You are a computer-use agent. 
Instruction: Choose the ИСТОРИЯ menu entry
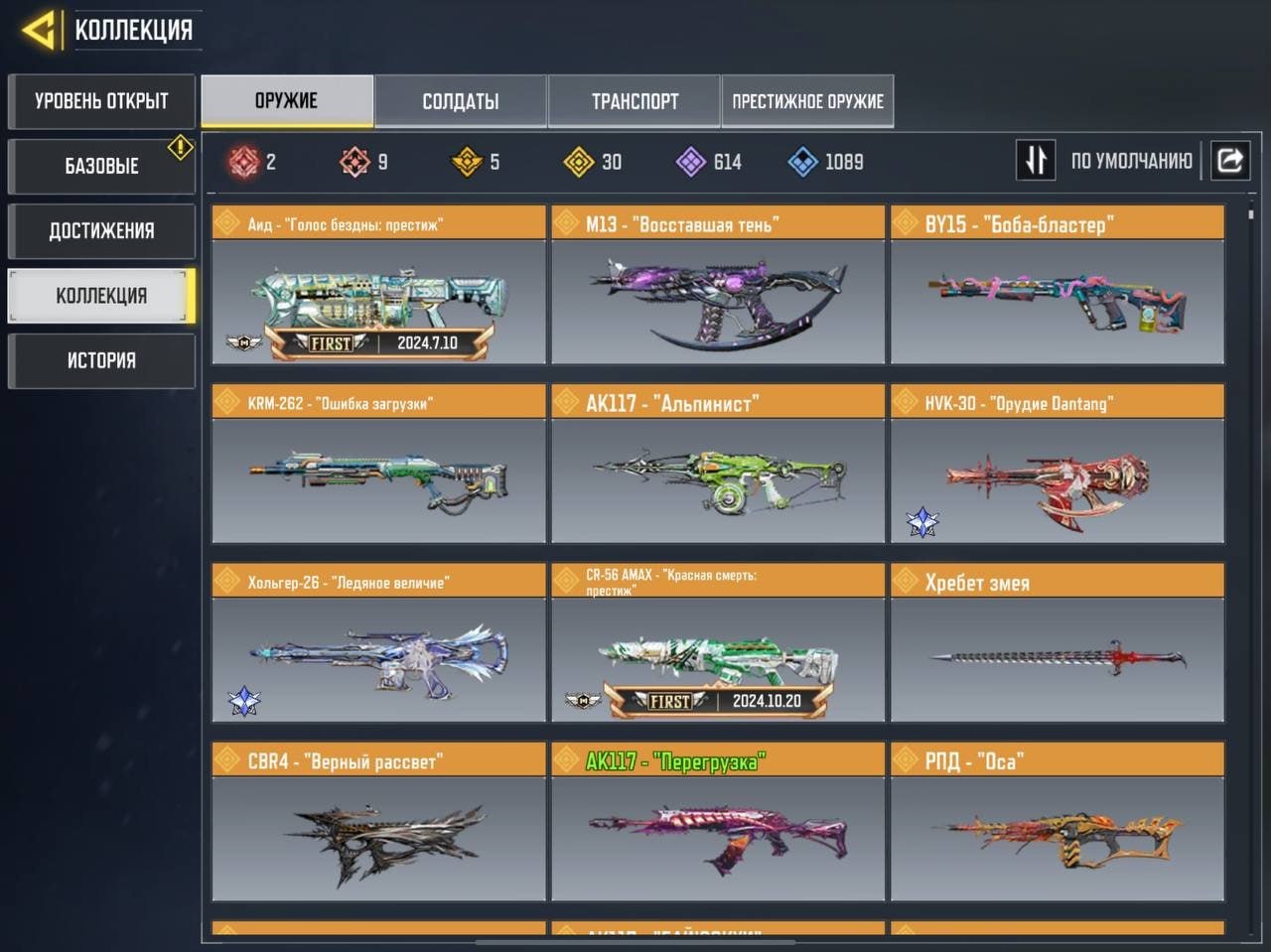click(101, 360)
